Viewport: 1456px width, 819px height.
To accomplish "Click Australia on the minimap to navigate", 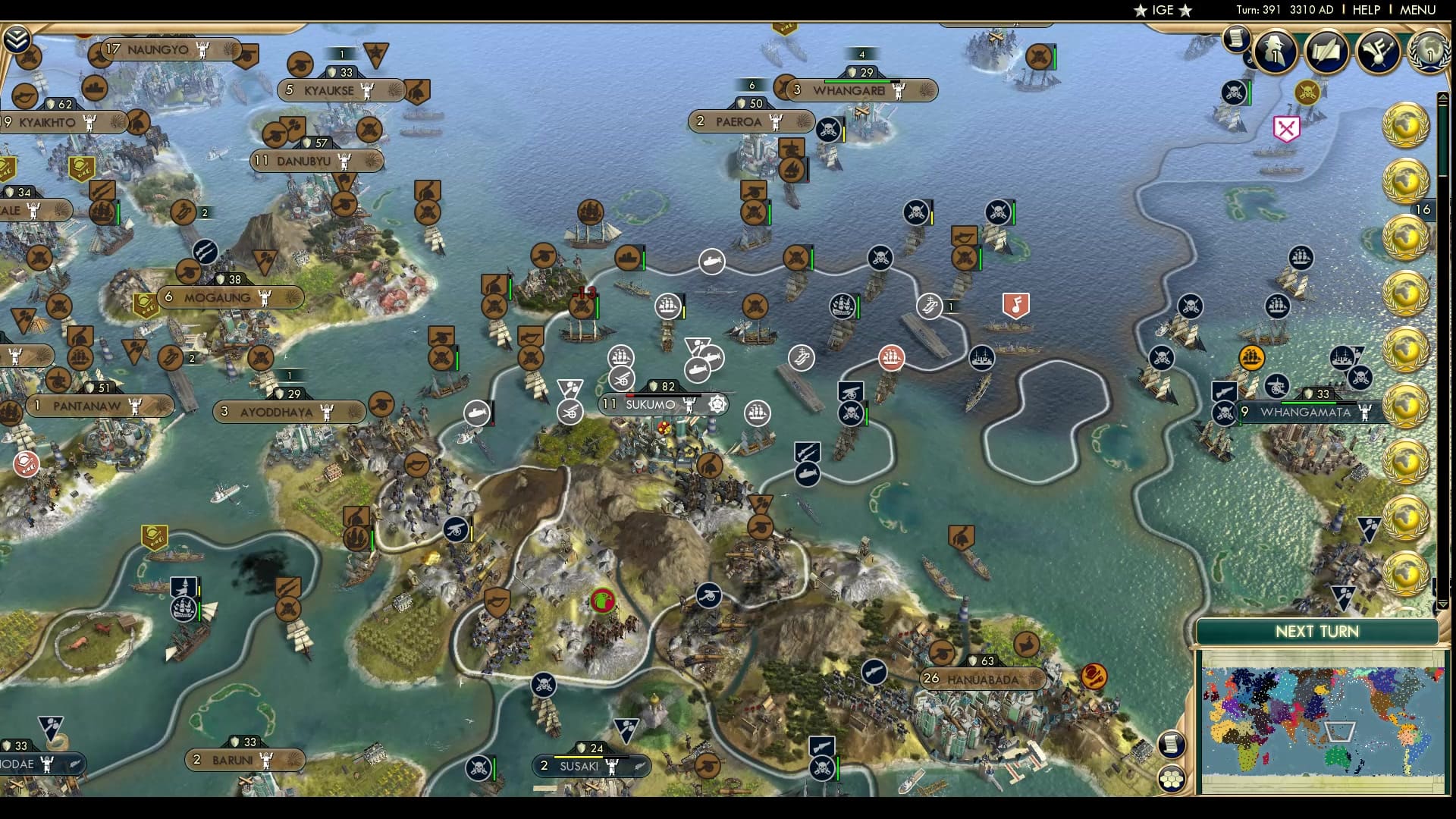I will click(1337, 756).
